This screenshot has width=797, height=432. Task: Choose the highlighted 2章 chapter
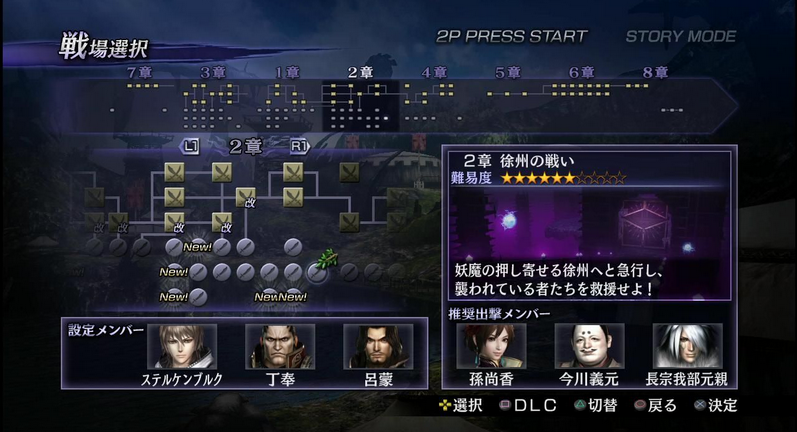coord(360,72)
